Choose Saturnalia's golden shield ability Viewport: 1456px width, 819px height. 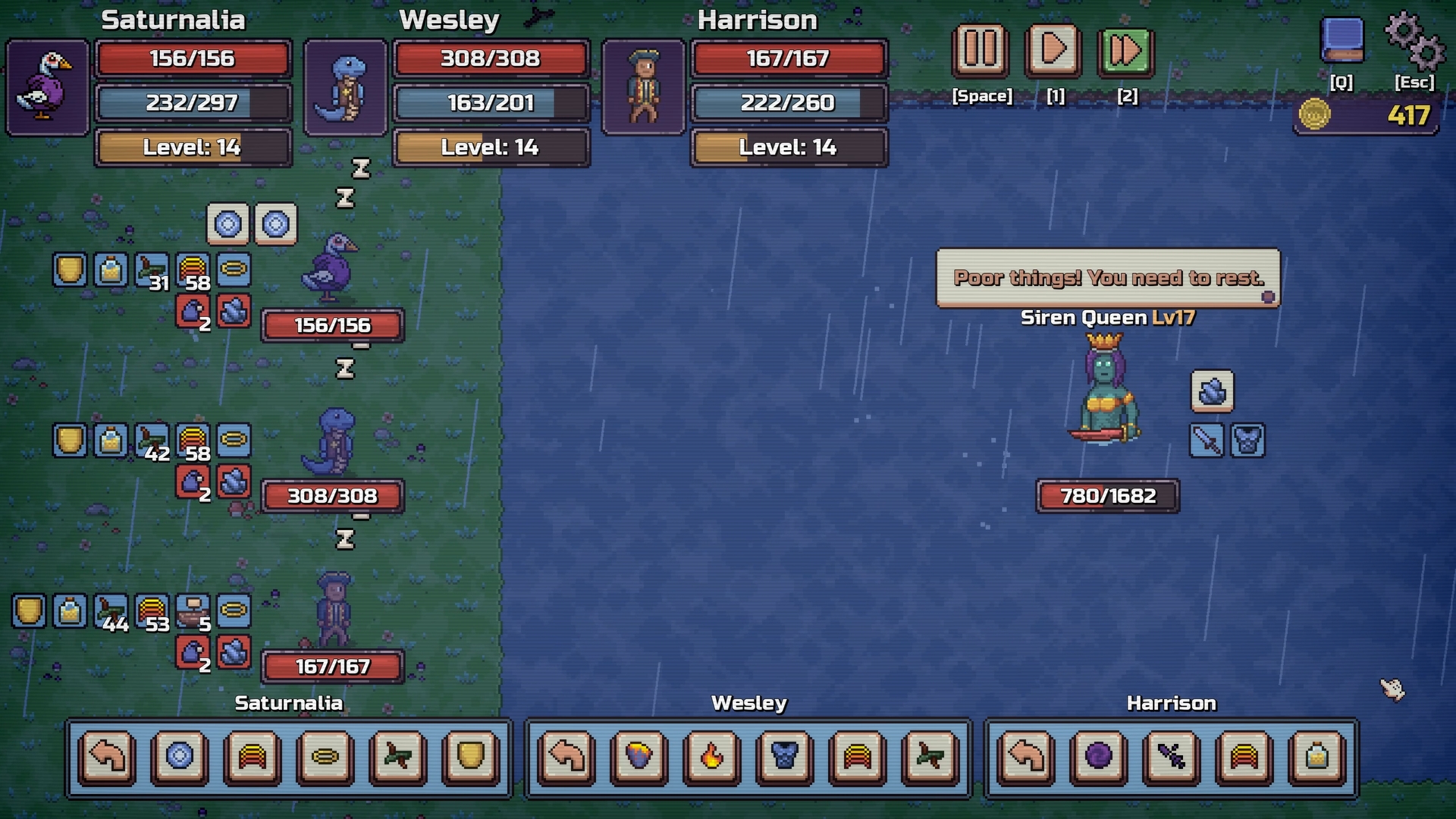click(470, 756)
